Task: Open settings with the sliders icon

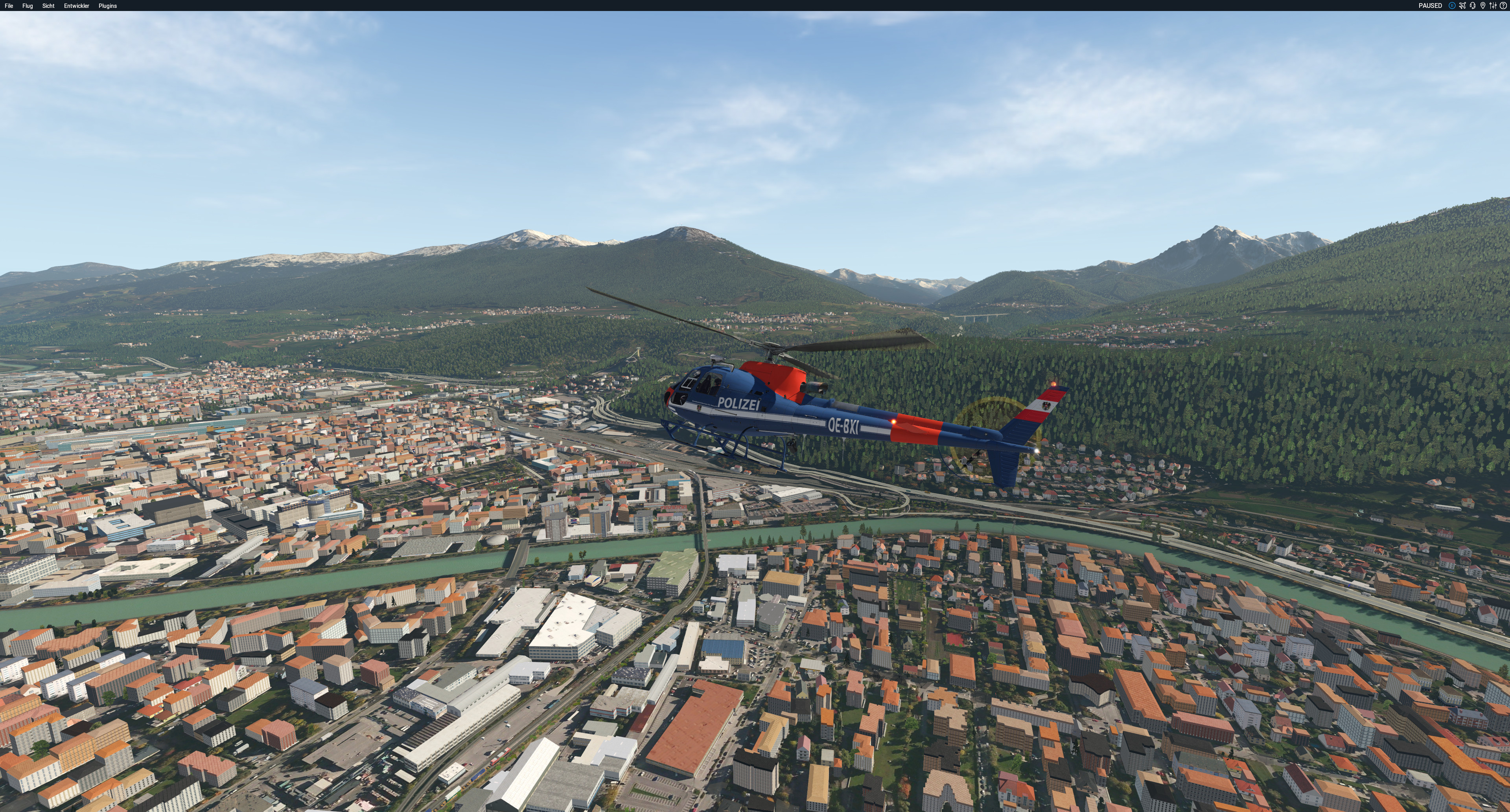Action: (x=1493, y=6)
